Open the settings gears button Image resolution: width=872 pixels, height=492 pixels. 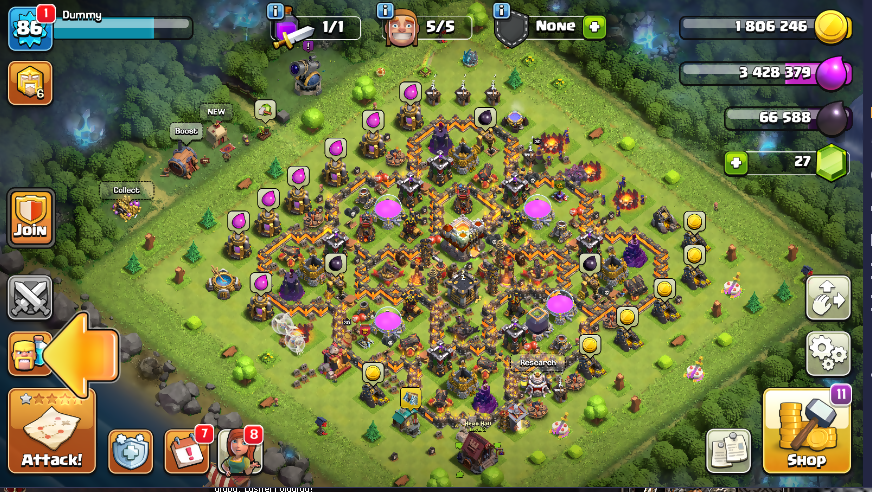(x=828, y=353)
